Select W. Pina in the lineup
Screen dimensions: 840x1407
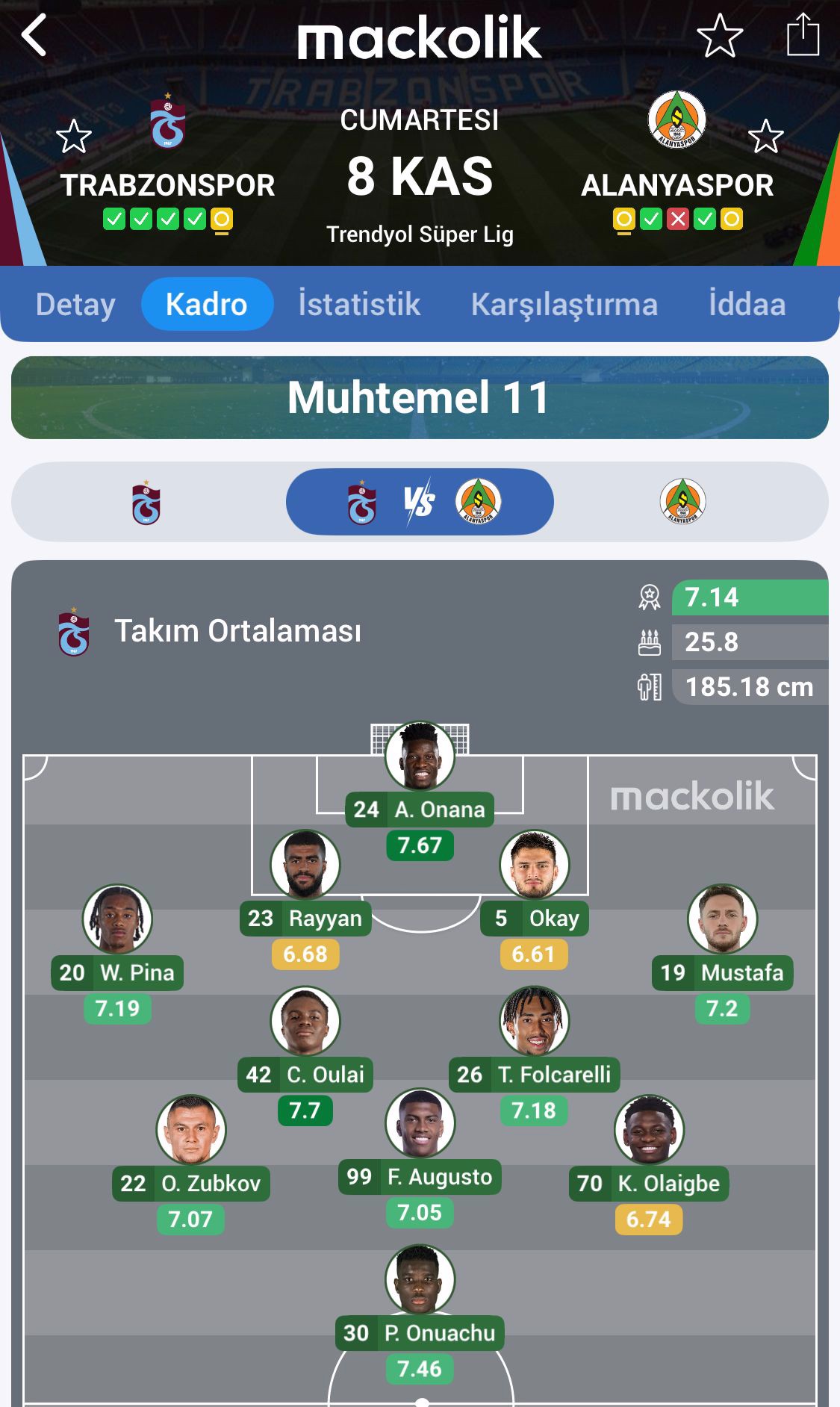(x=117, y=919)
